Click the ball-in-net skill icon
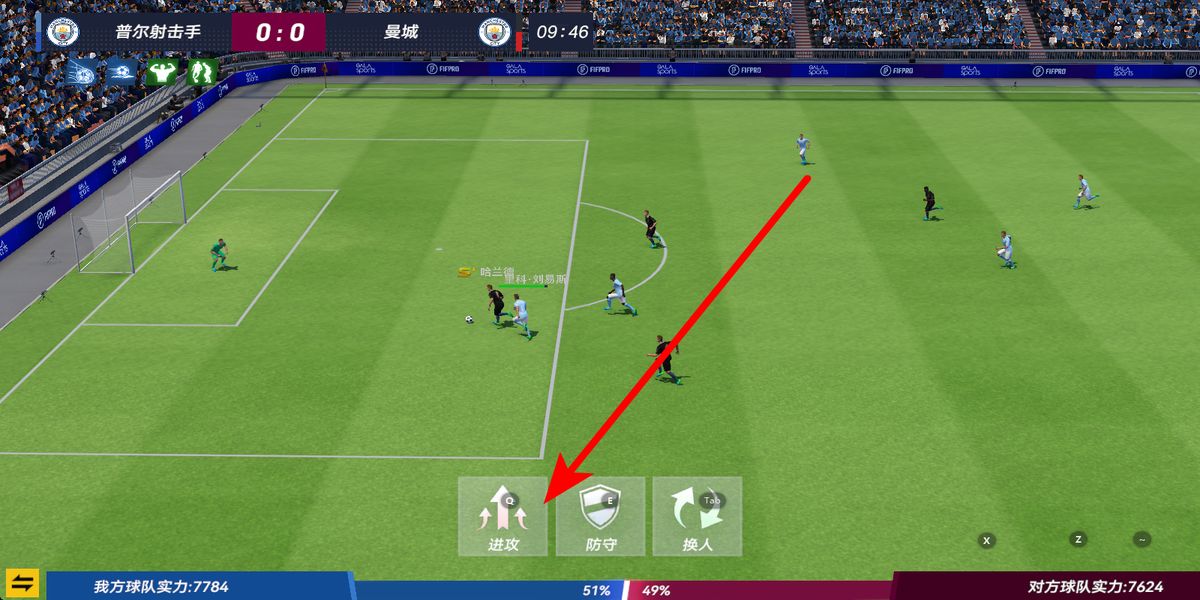 [81, 72]
